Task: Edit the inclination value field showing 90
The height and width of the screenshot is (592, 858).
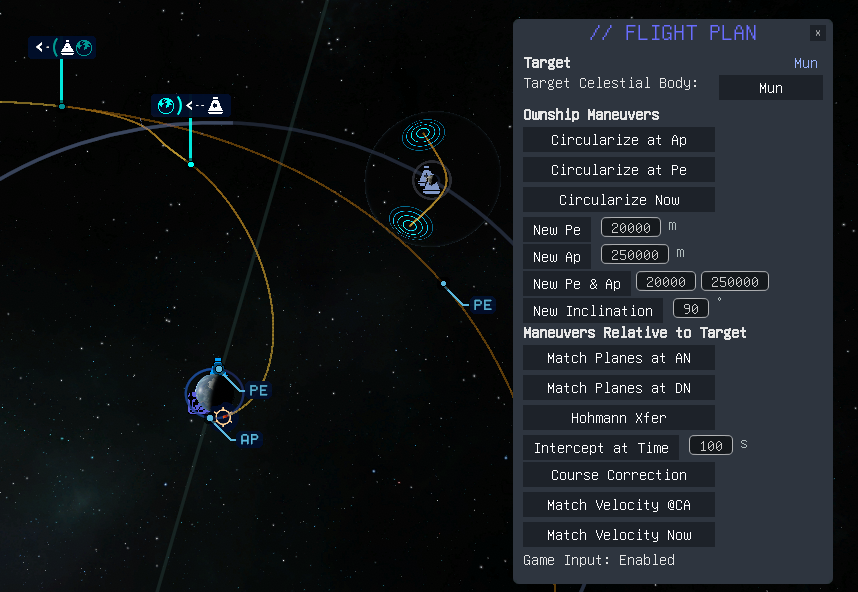Action: [x=691, y=308]
